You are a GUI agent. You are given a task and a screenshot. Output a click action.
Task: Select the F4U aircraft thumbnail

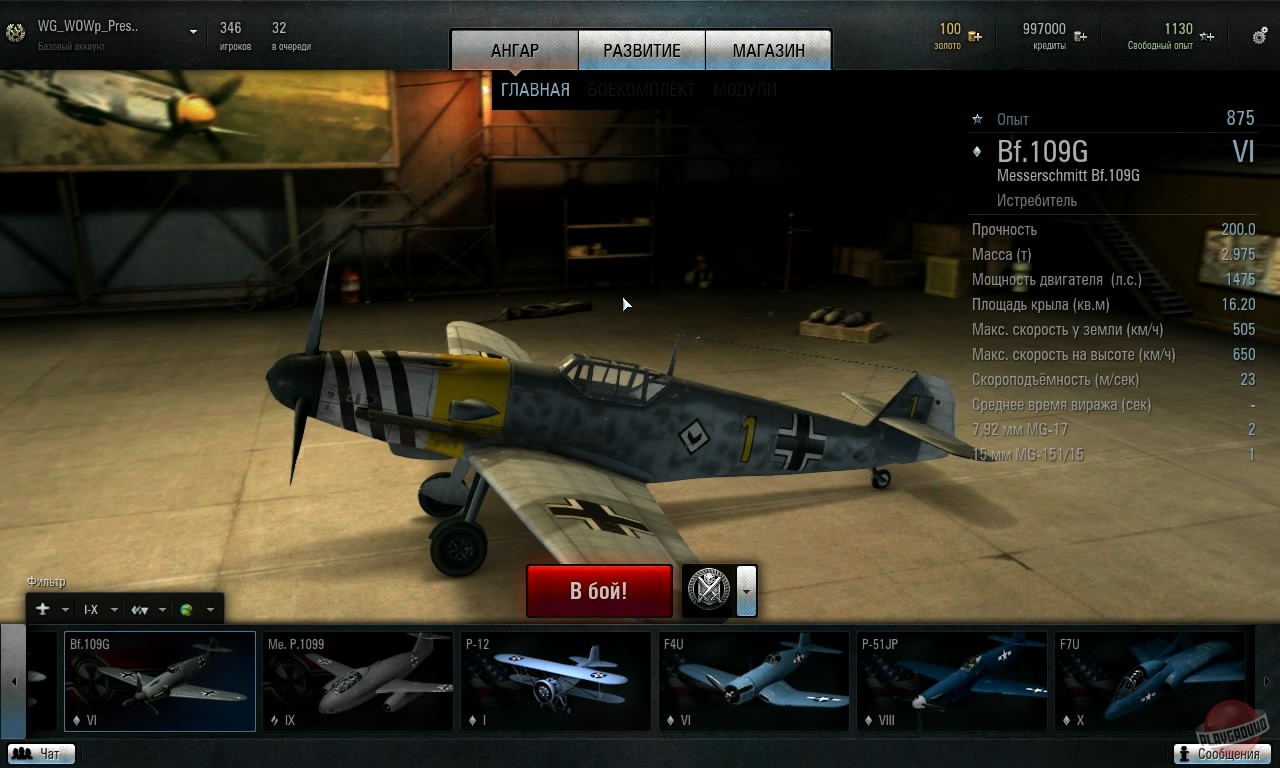click(753, 682)
